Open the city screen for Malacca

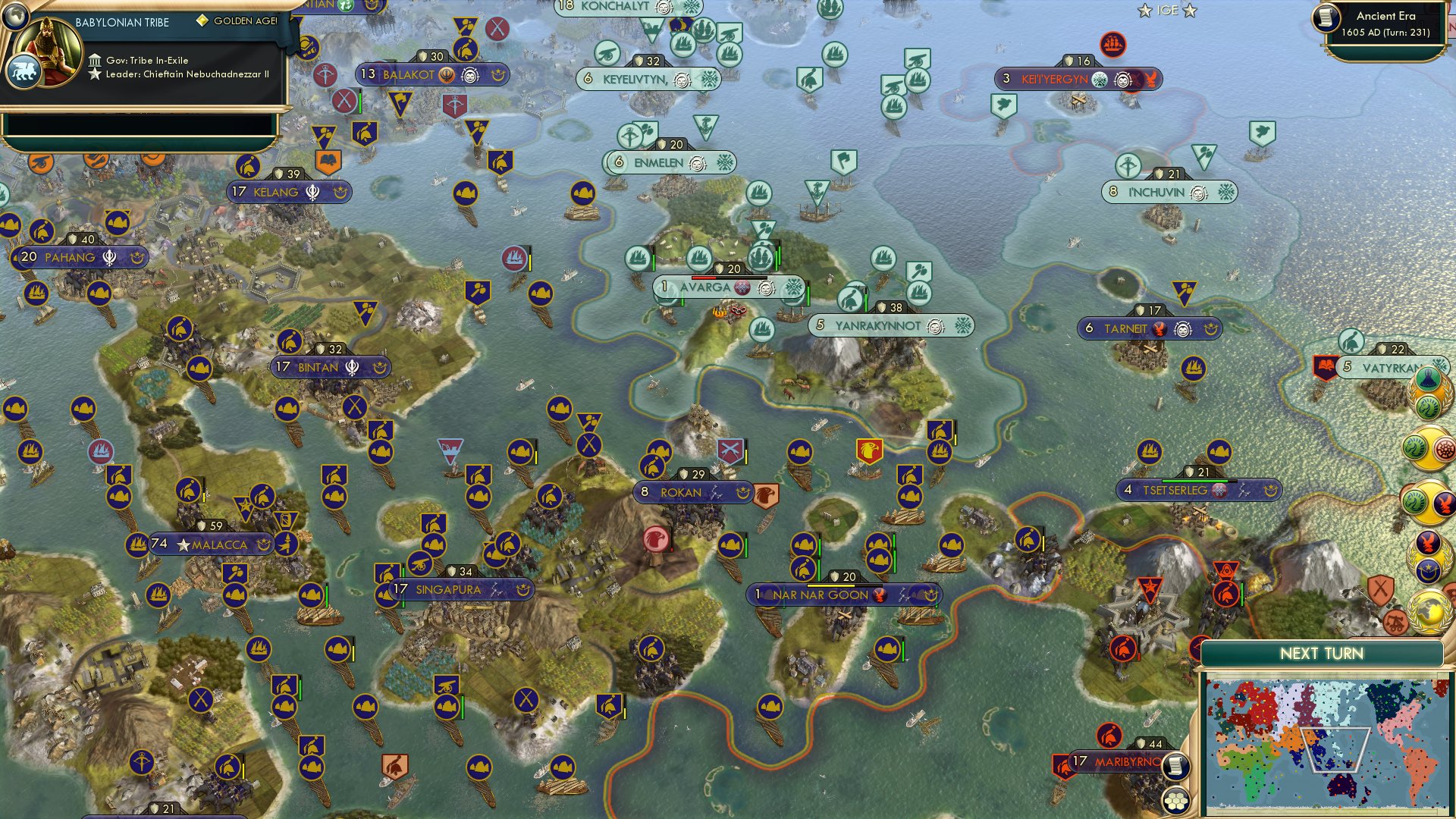point(219,545)
